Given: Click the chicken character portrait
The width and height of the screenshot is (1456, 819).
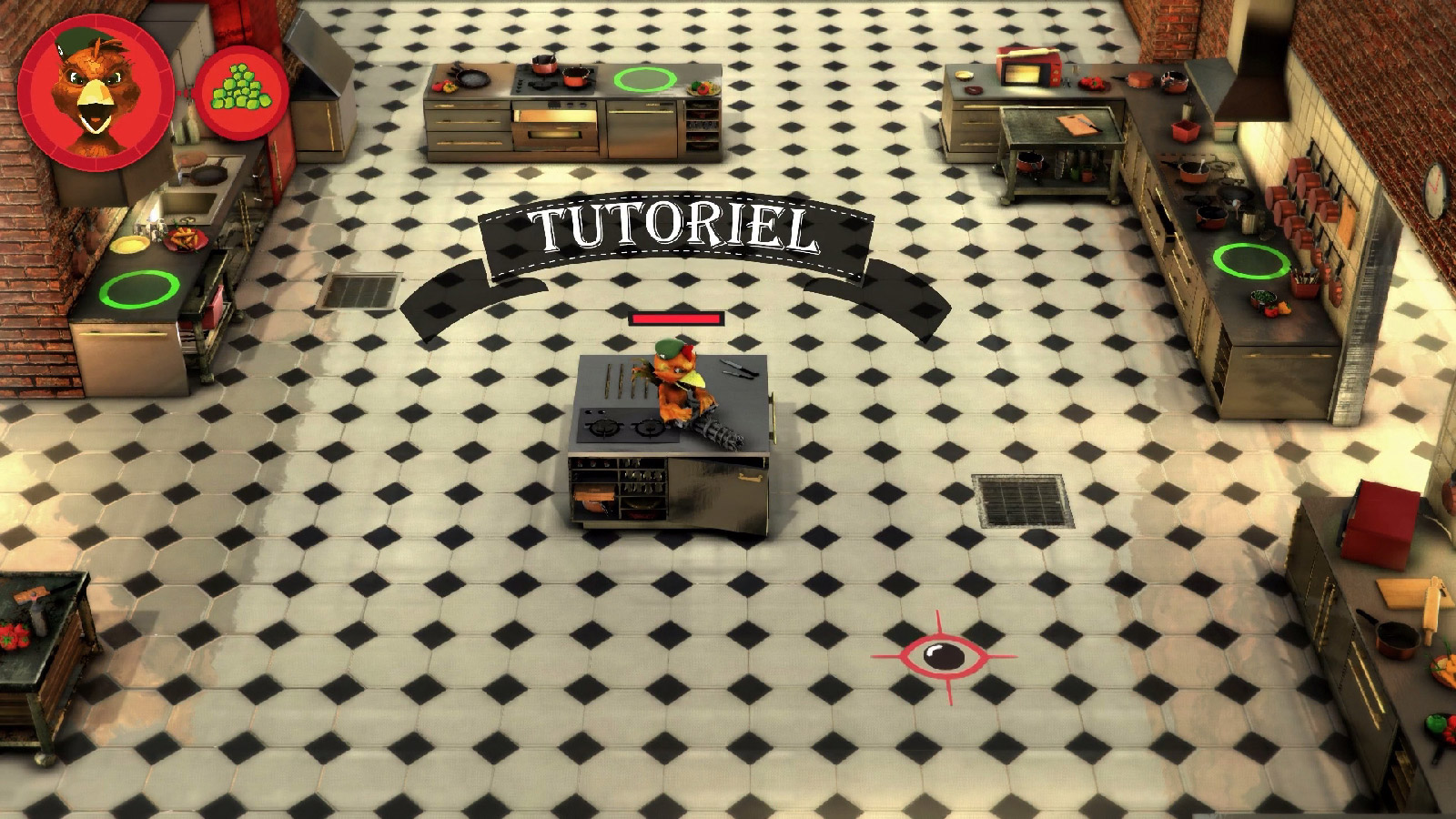Looking at the screenshot, I should 96,92.
